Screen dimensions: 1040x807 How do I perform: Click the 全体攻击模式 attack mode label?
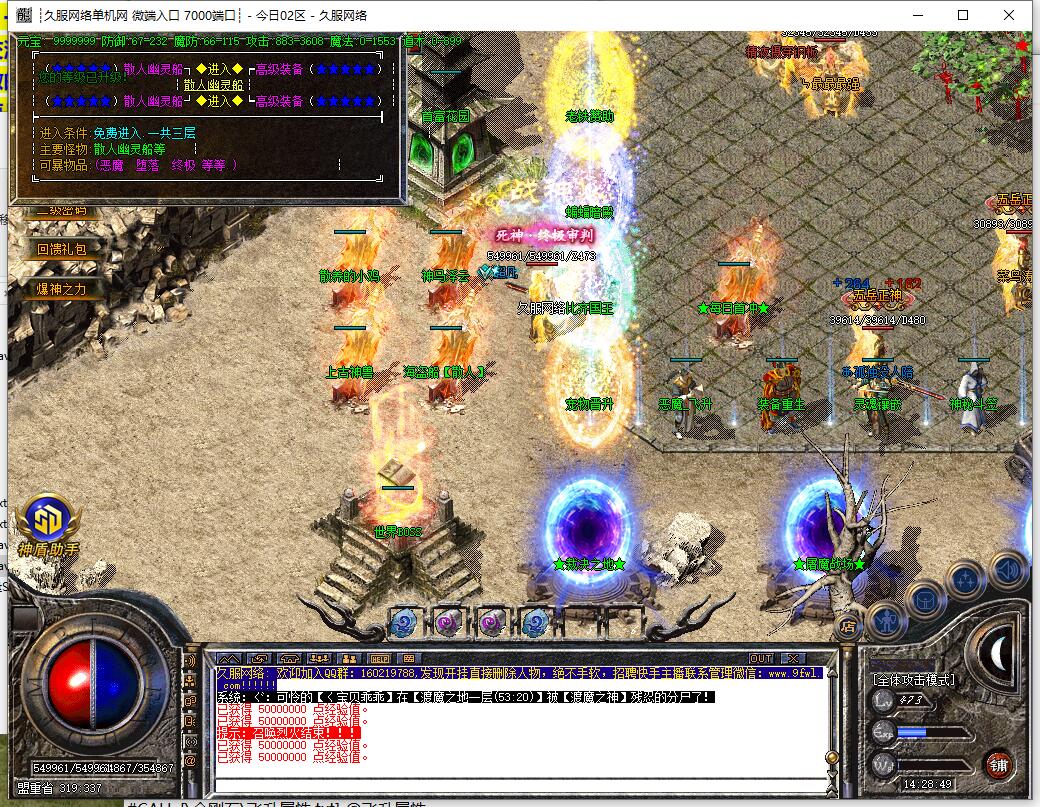(914, 680)
